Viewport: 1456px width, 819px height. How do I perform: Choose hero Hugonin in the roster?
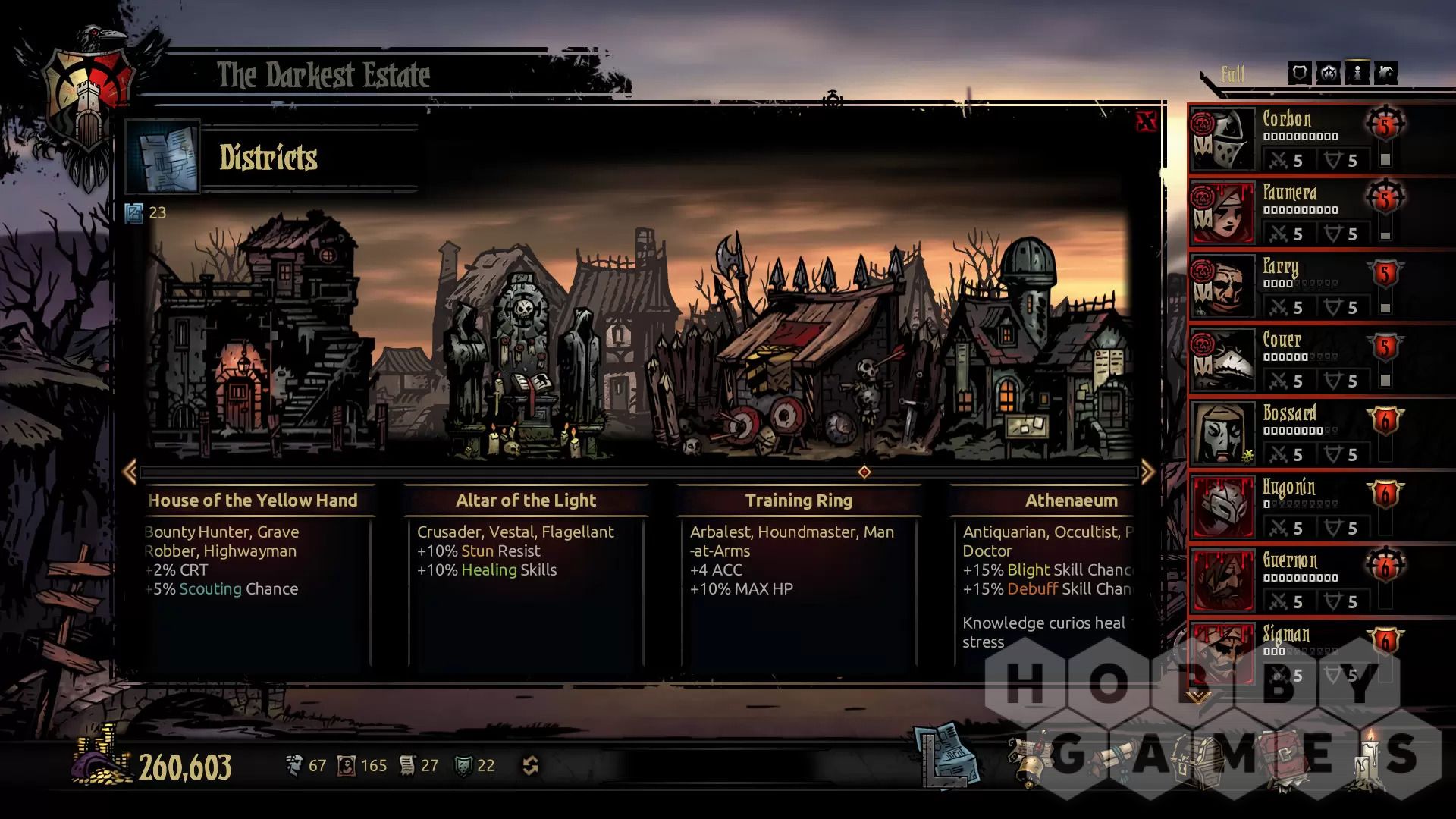pyautogui.click(x=1288, y=488)
